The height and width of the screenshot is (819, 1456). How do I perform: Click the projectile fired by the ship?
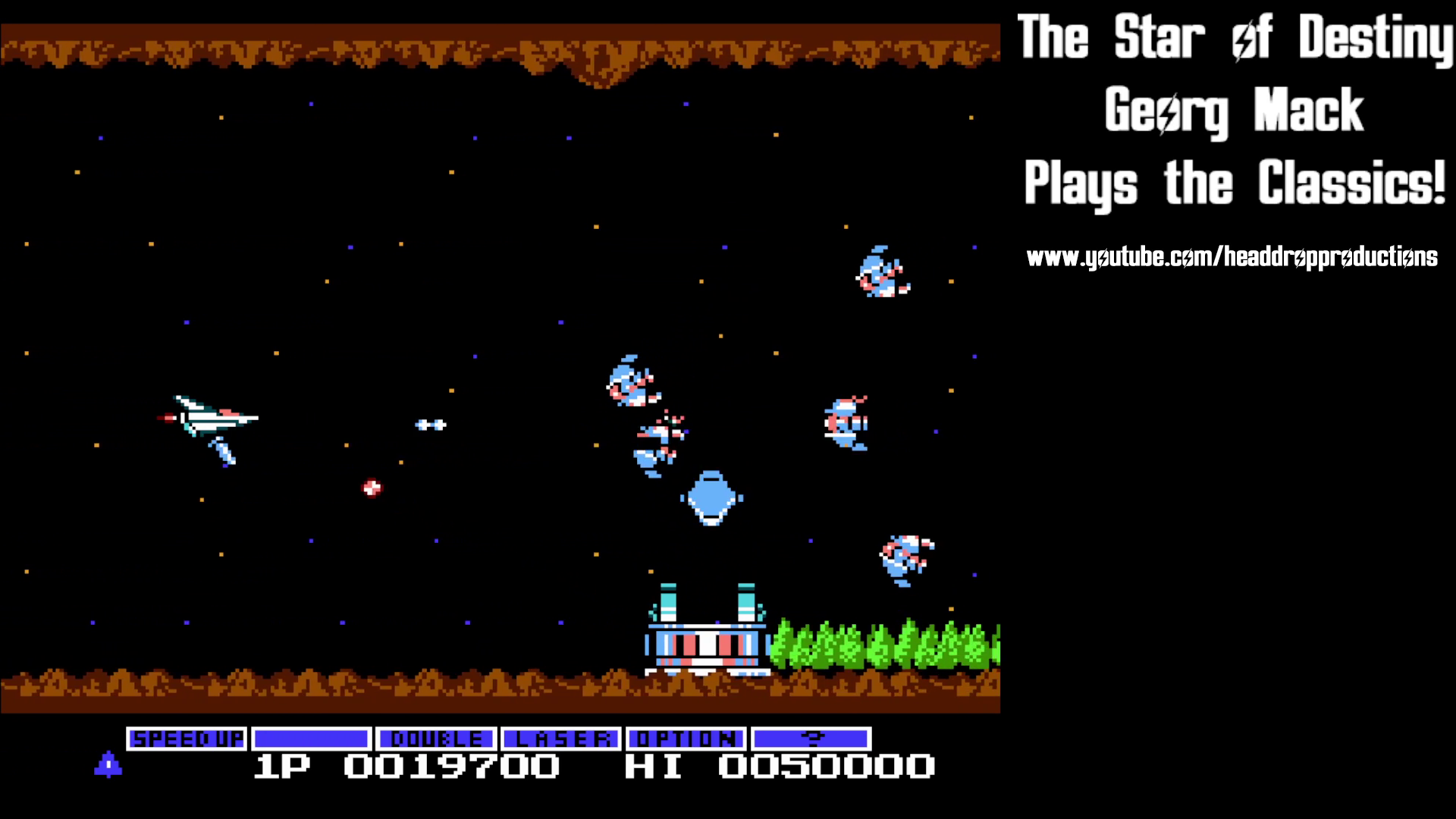(x=429, y=425)
